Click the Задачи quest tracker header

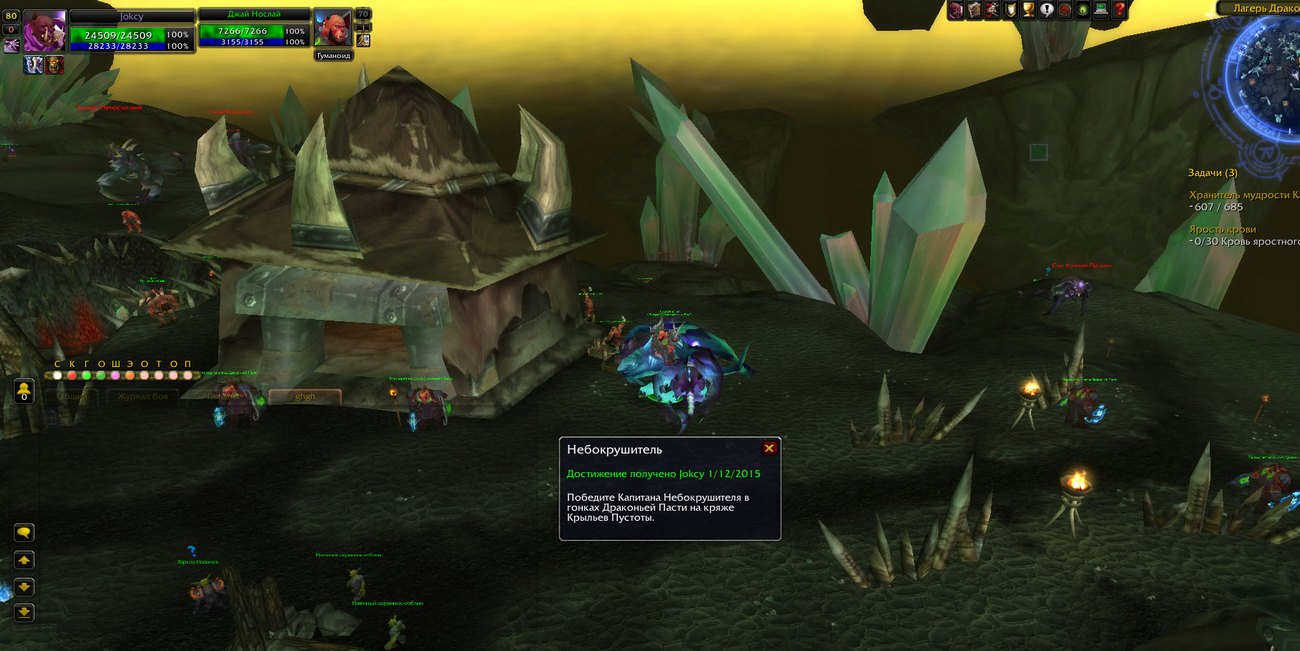pos(1213,173)
